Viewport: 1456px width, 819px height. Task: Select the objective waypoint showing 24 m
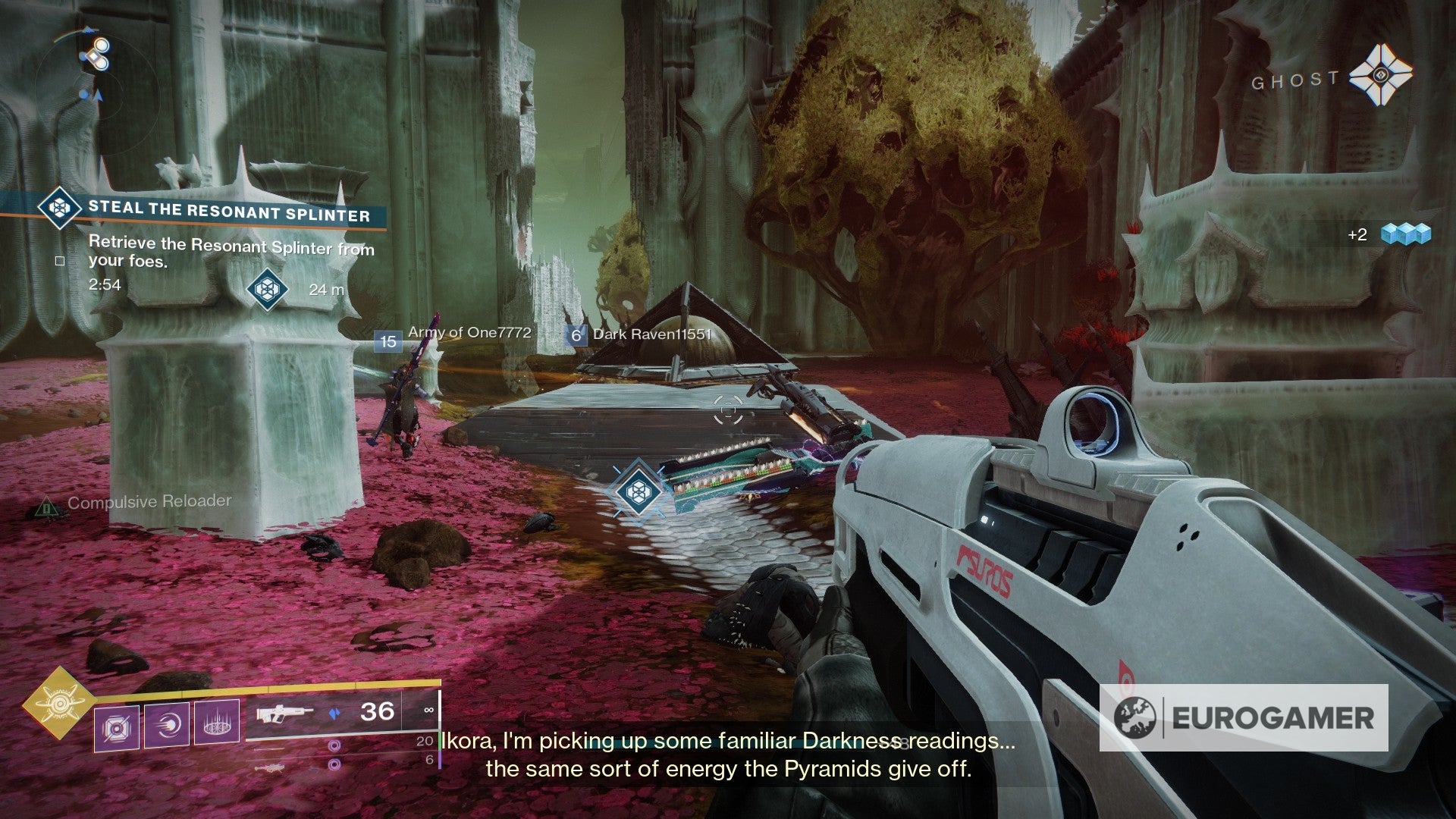[x=268, y=289]
